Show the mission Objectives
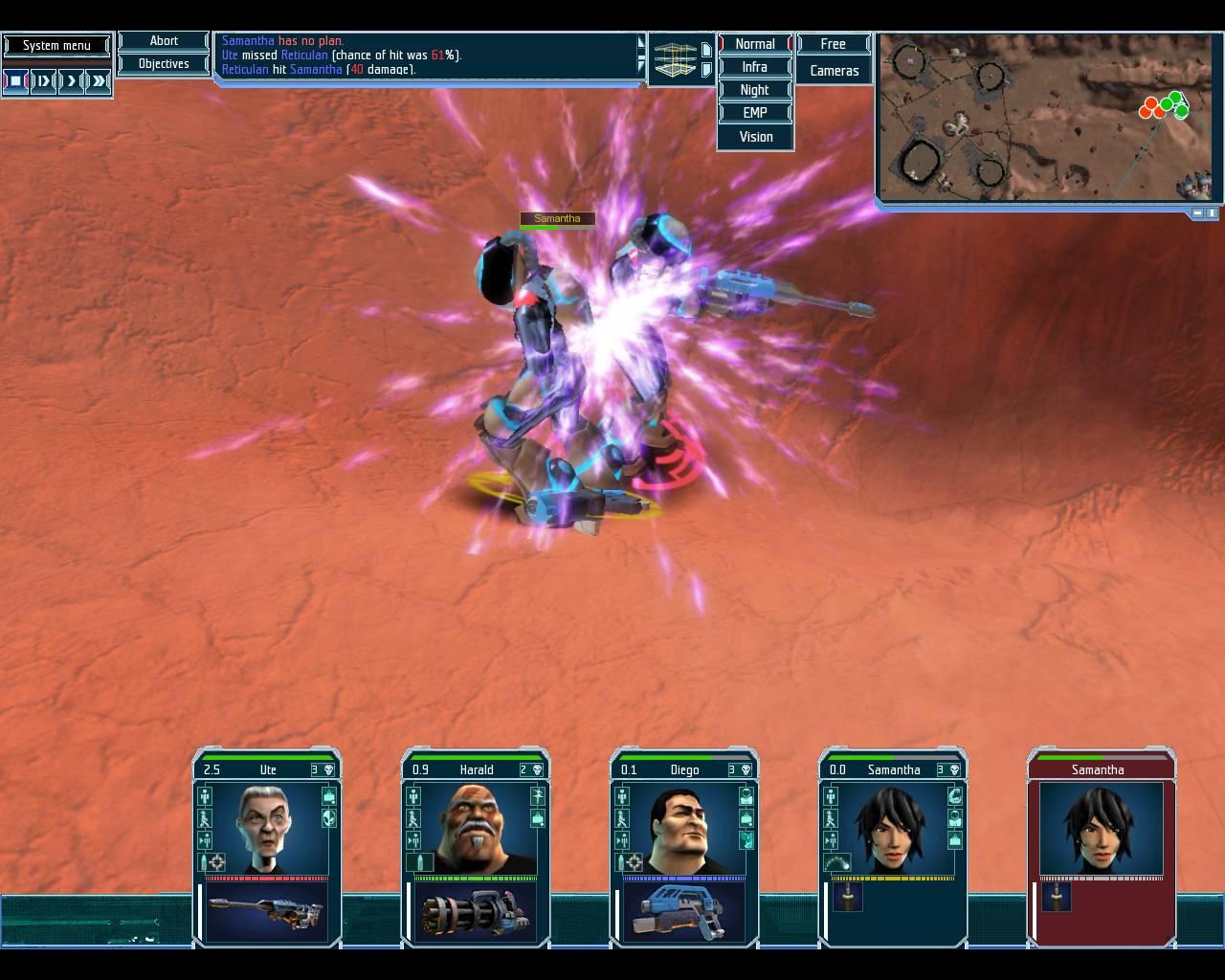 coord(164,64)
